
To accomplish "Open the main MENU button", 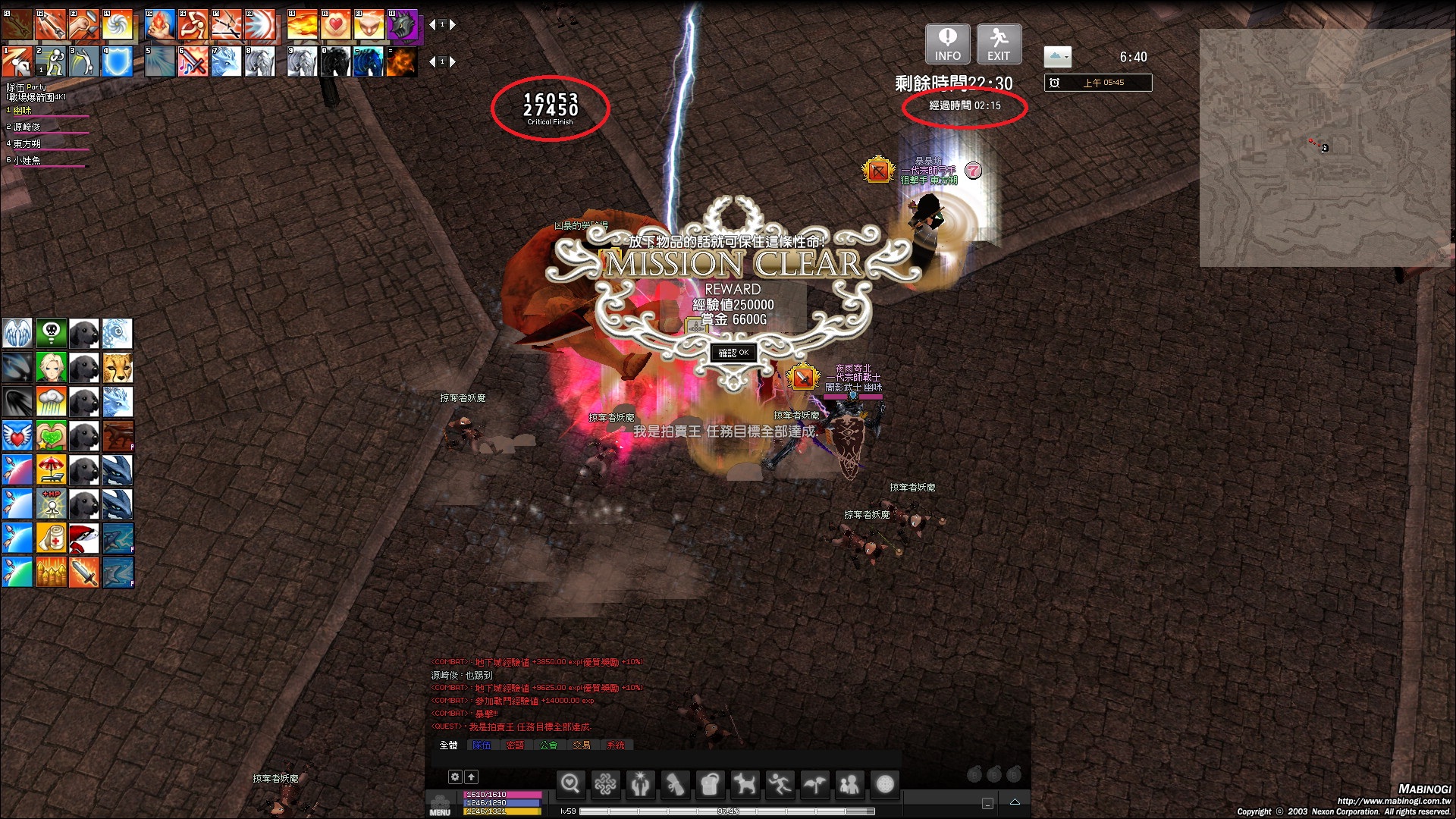I will [440, 805].
